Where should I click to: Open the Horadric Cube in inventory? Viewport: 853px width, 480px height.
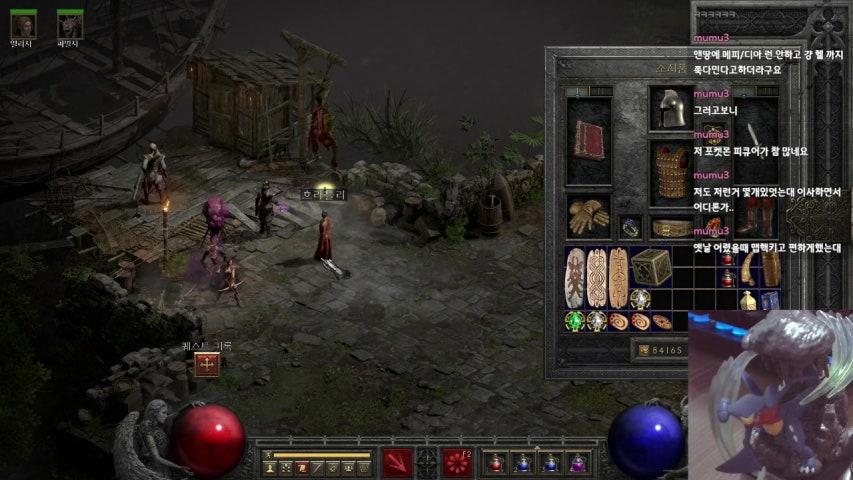pyautogui.click(x=649, y=266)
